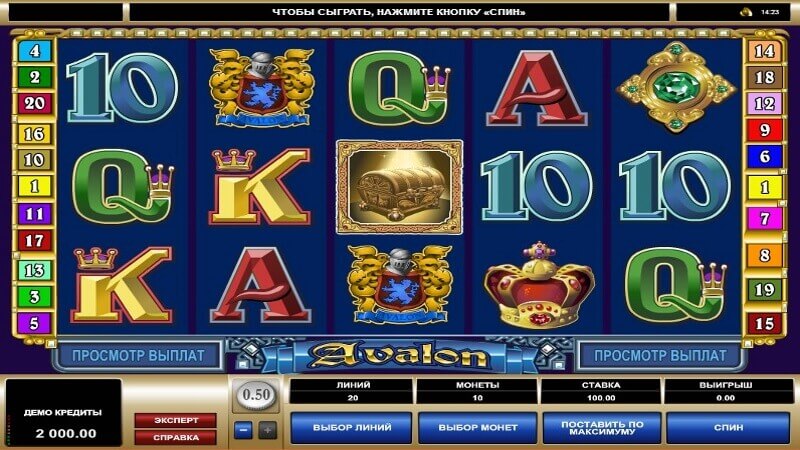Select payline number 4 marker
800x450 pixels.
(x=34, y=49)
